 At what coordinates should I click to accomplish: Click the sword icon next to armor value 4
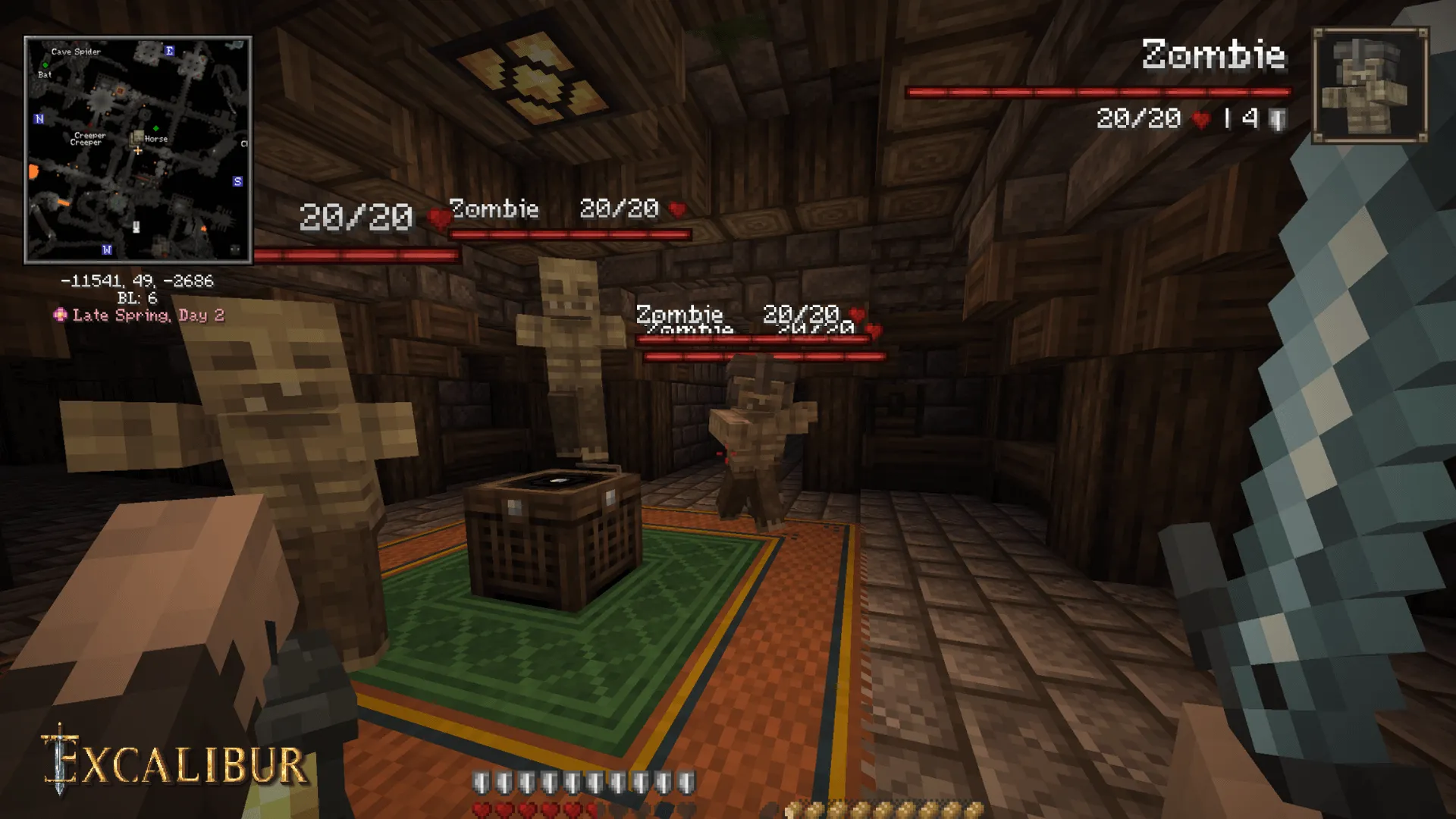(x=1278, y=118)
